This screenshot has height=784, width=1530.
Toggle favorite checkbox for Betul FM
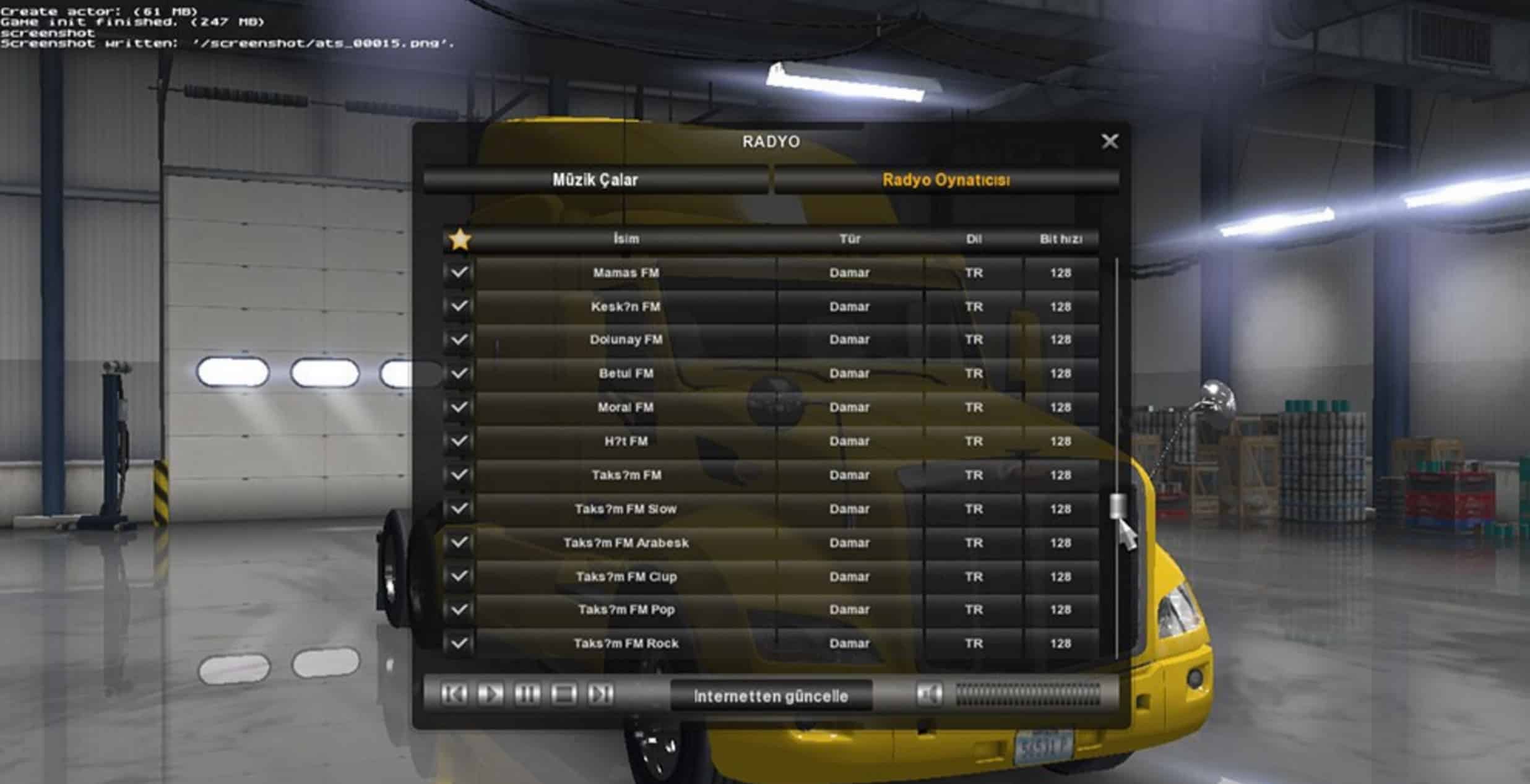point(459,373)
